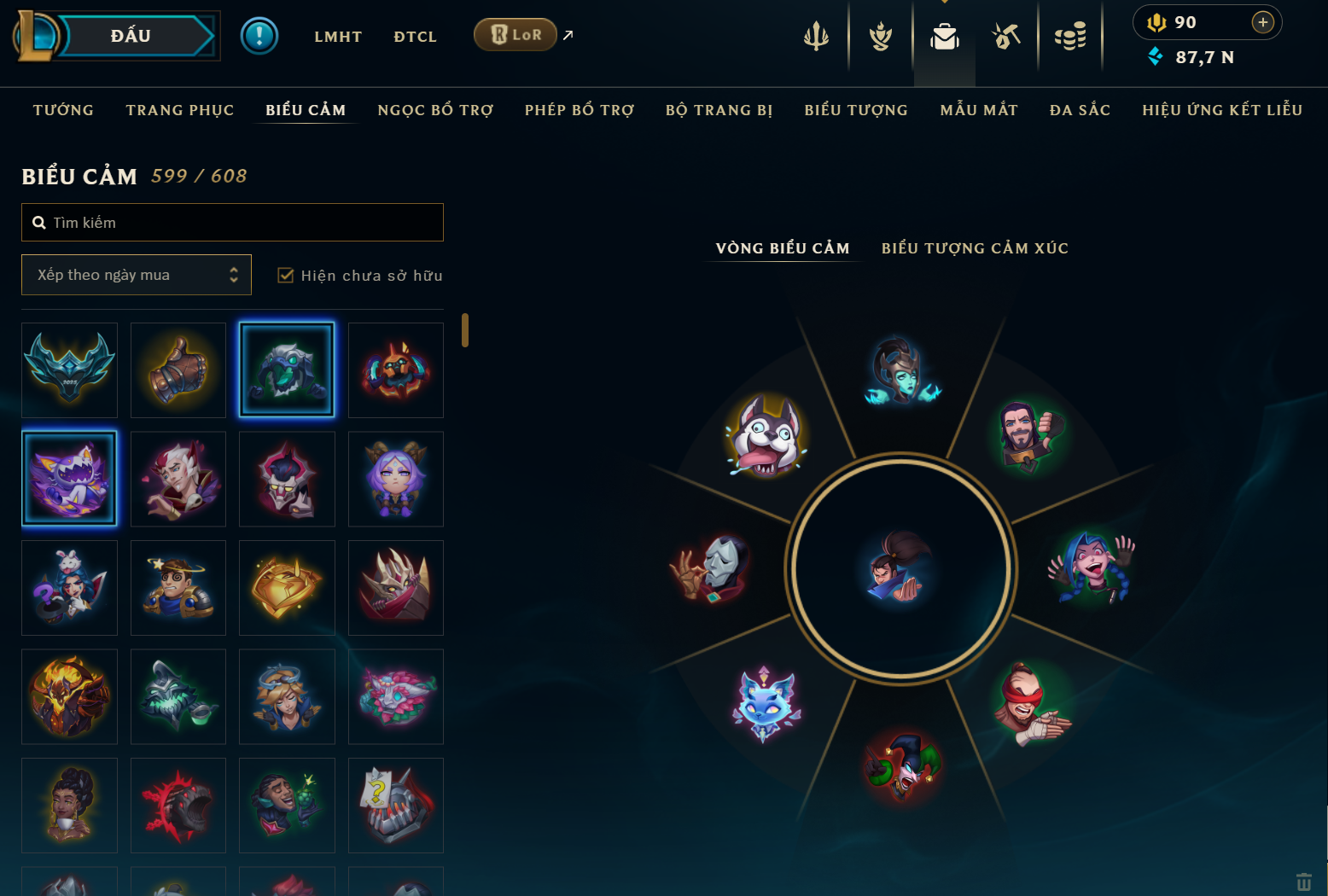Go to PHÉP BỔ TRỢ tab
Viewport: 1328px width, 896px height.
pos(579,110)
